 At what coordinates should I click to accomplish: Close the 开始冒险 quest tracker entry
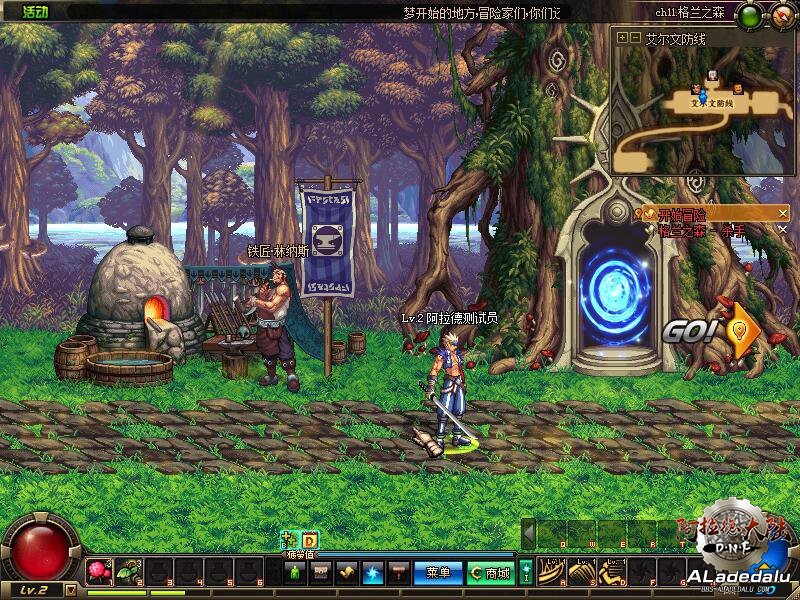coord(783,213)
